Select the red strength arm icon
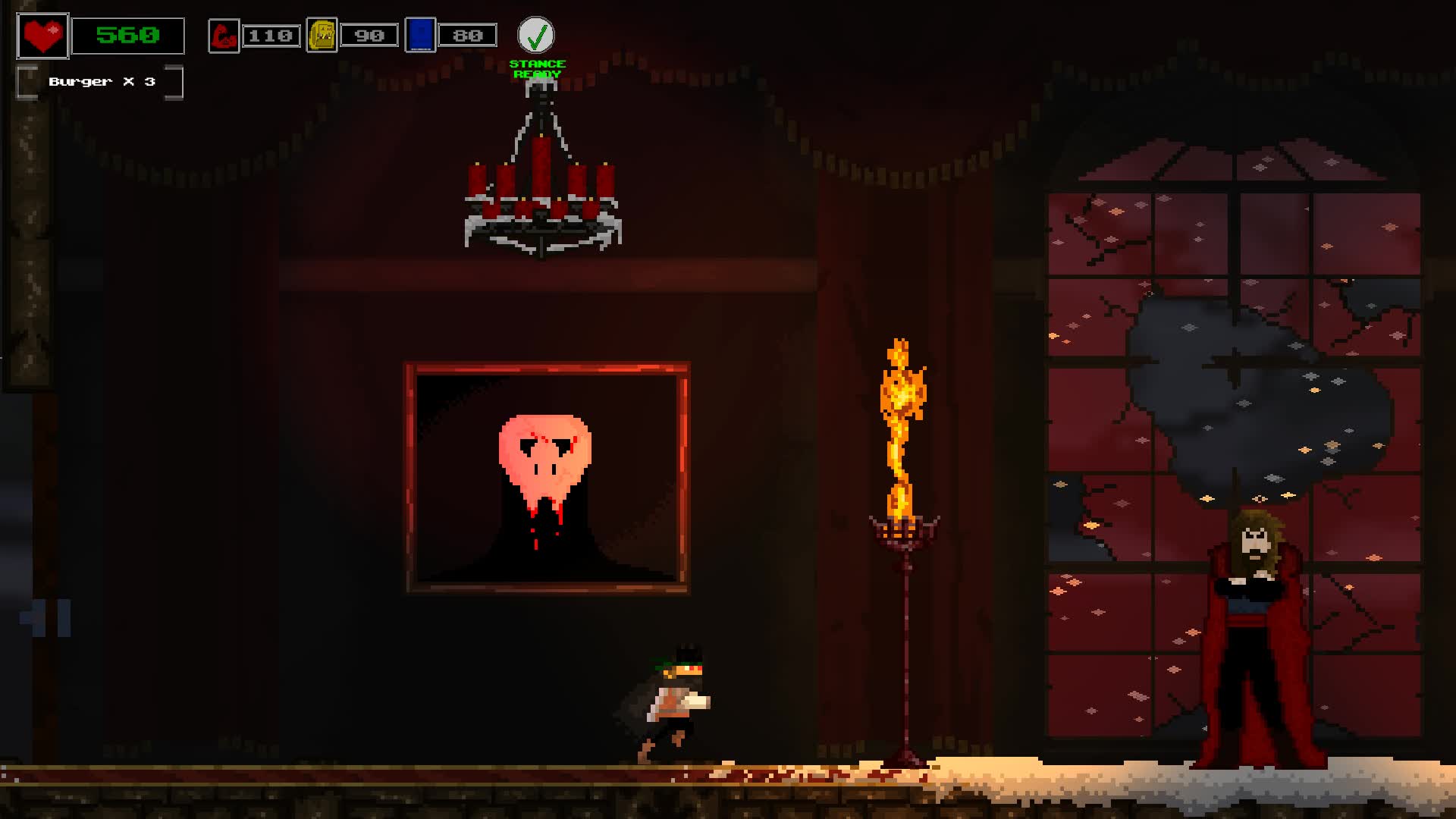Viewport: 1456px width, 819px height. [223, 34]
